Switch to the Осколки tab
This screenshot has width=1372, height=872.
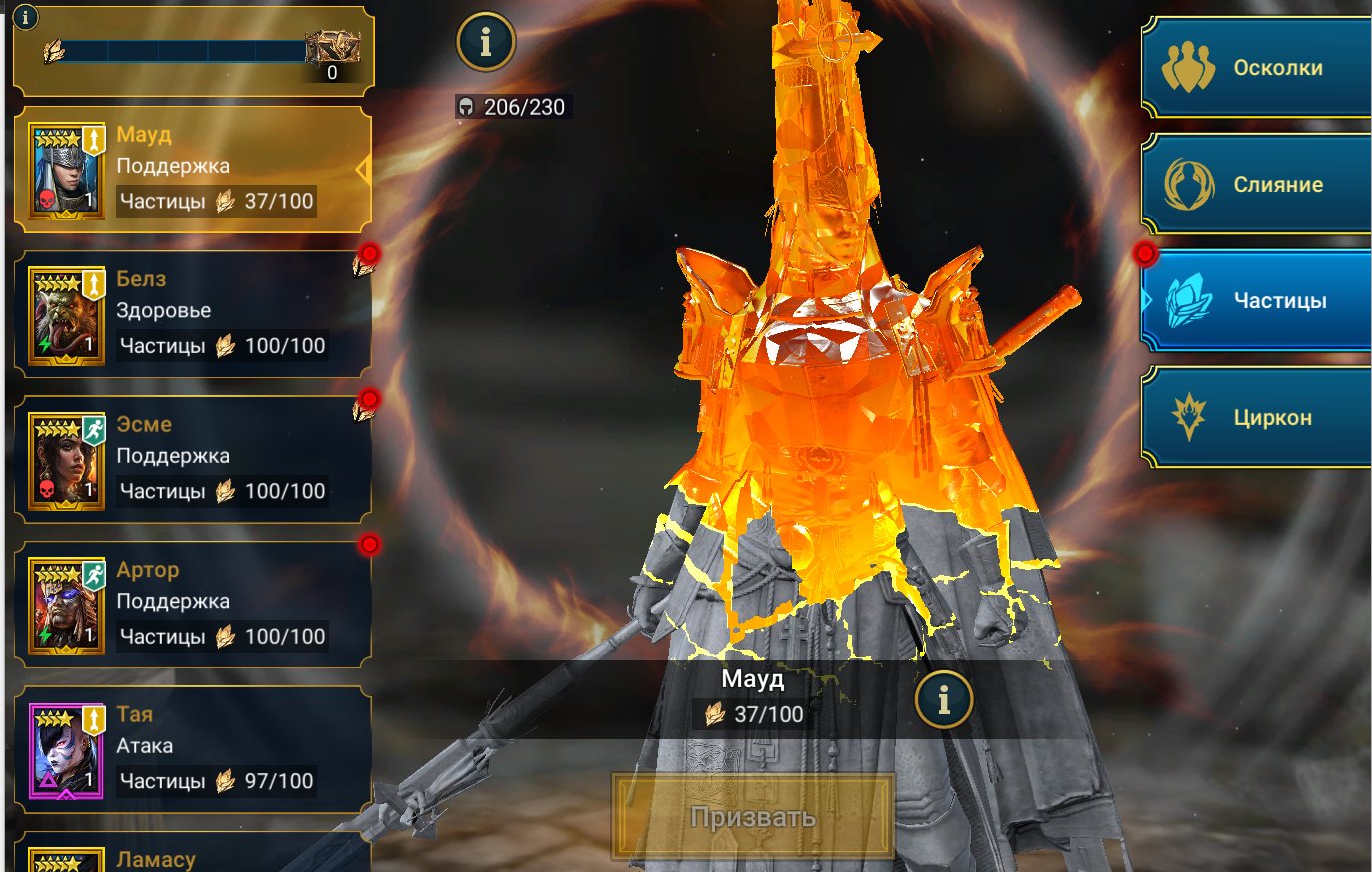(1257, 68)
